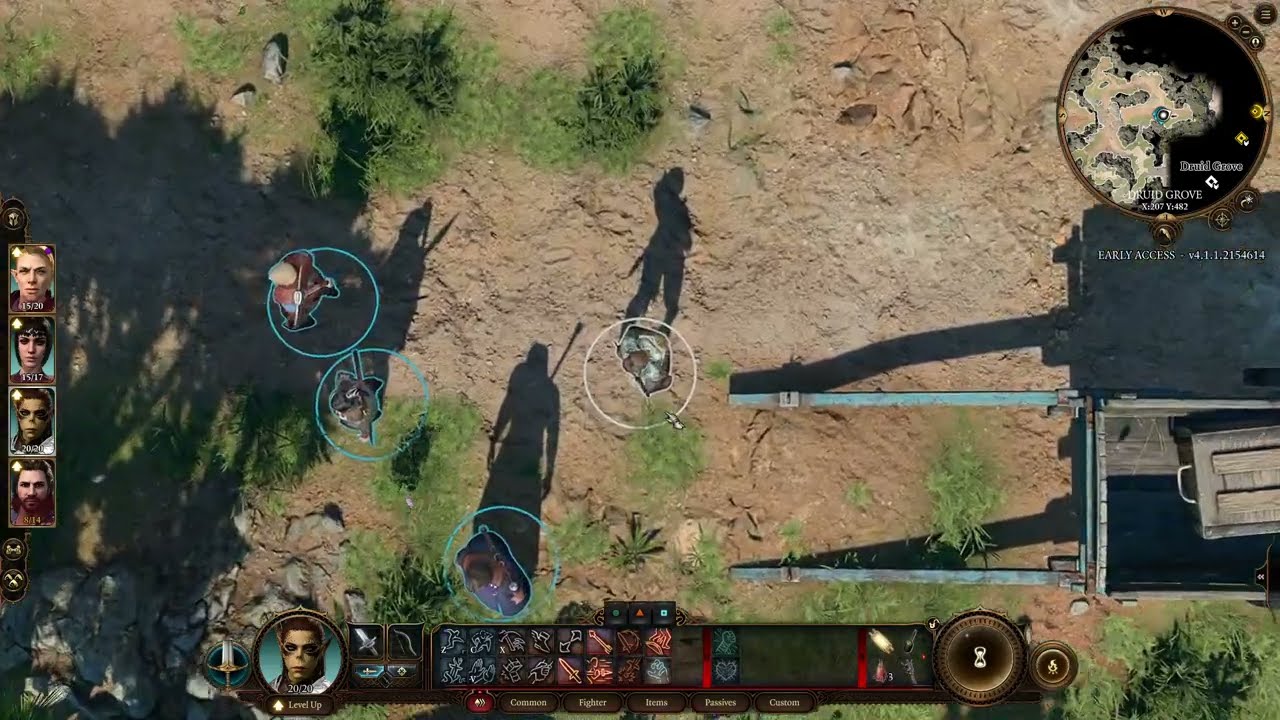Click the glowing sword action icon
The image size is (1280, 720).
click(569, 670)
